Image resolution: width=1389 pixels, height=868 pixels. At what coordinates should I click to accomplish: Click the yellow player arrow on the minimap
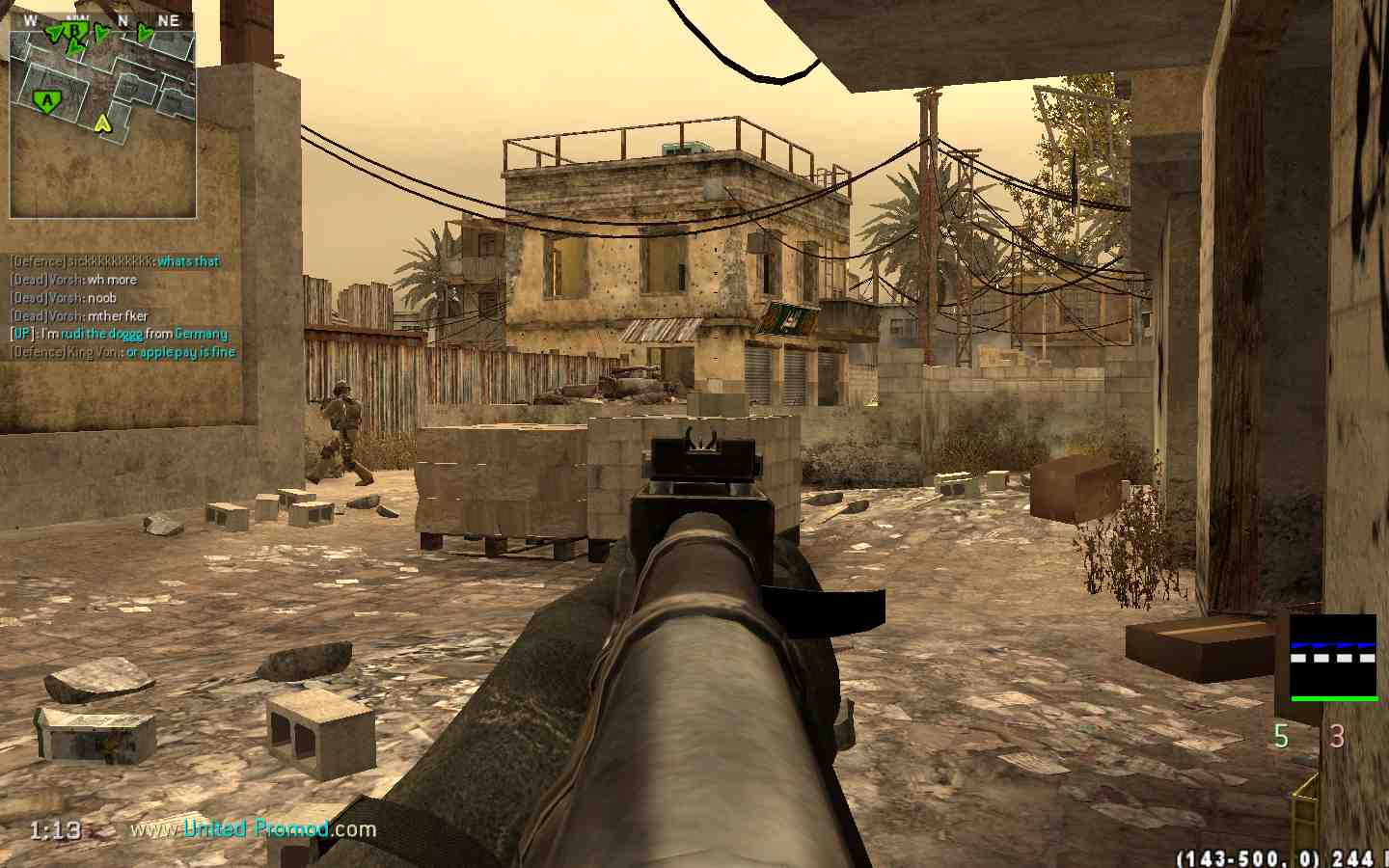click(102, 122)
